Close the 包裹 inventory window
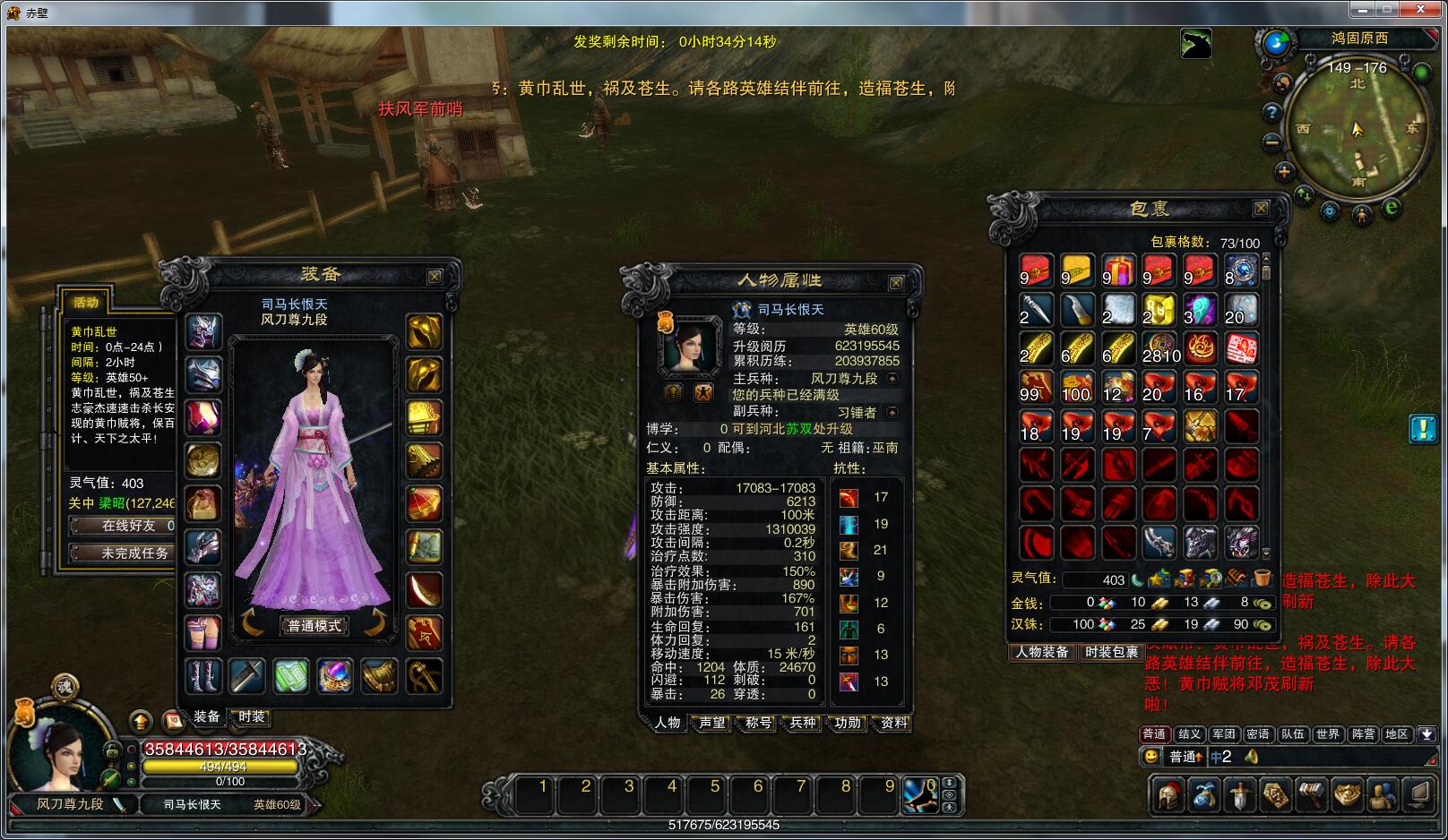This screenshot has width=1448, height=840. point(1261,209)
